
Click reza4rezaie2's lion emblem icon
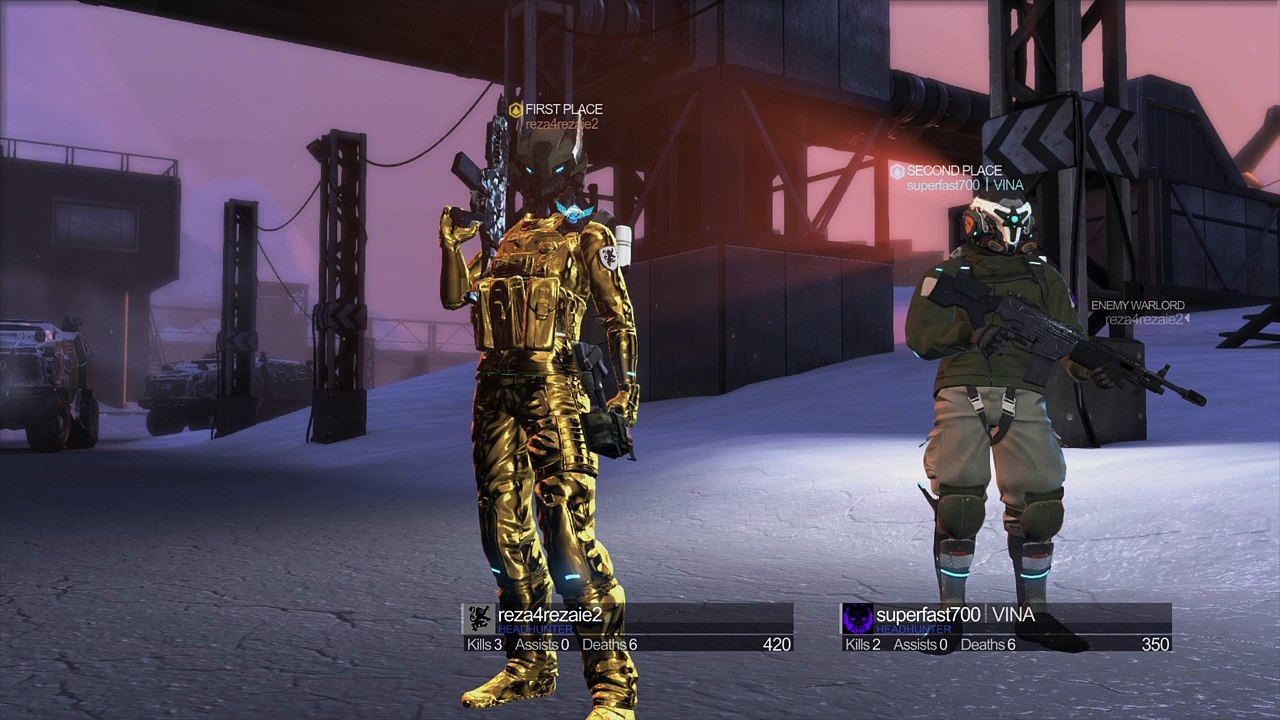click(x=480, y=618)
